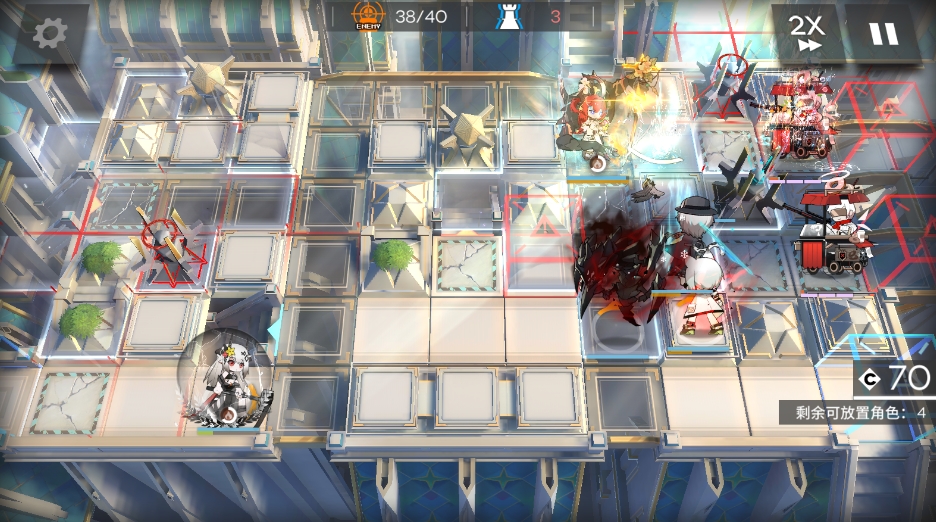Pause the battle
This screenshot has width=936, height=522.
tap(883, 34)
